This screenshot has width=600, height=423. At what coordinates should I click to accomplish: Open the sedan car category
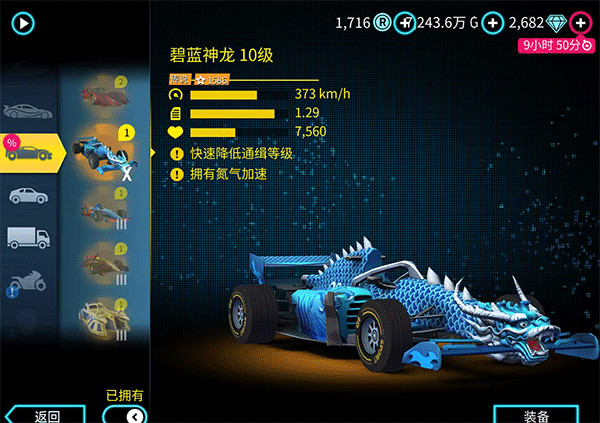point(24,194)
